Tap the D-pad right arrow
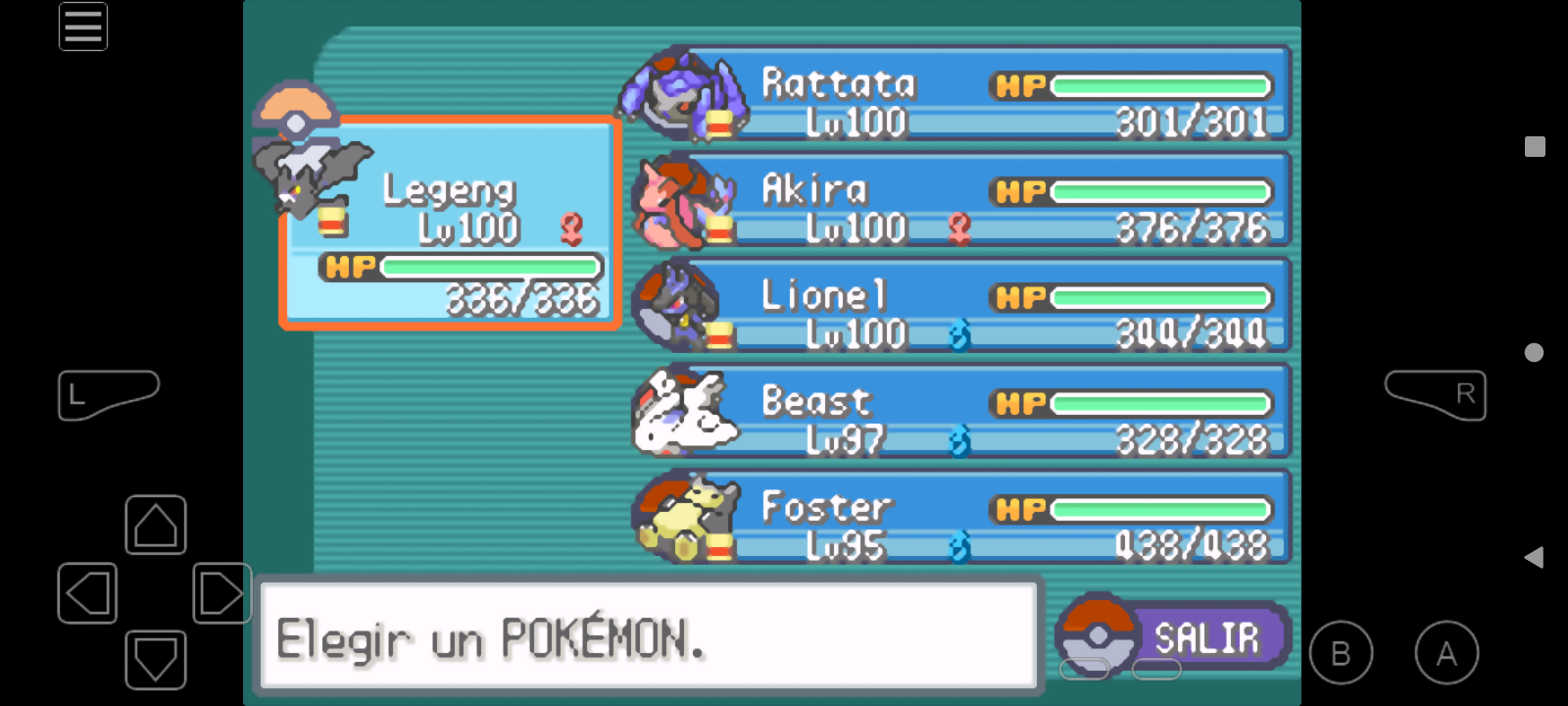This screenshot has width=1568, height=706. tap(221, 593)
